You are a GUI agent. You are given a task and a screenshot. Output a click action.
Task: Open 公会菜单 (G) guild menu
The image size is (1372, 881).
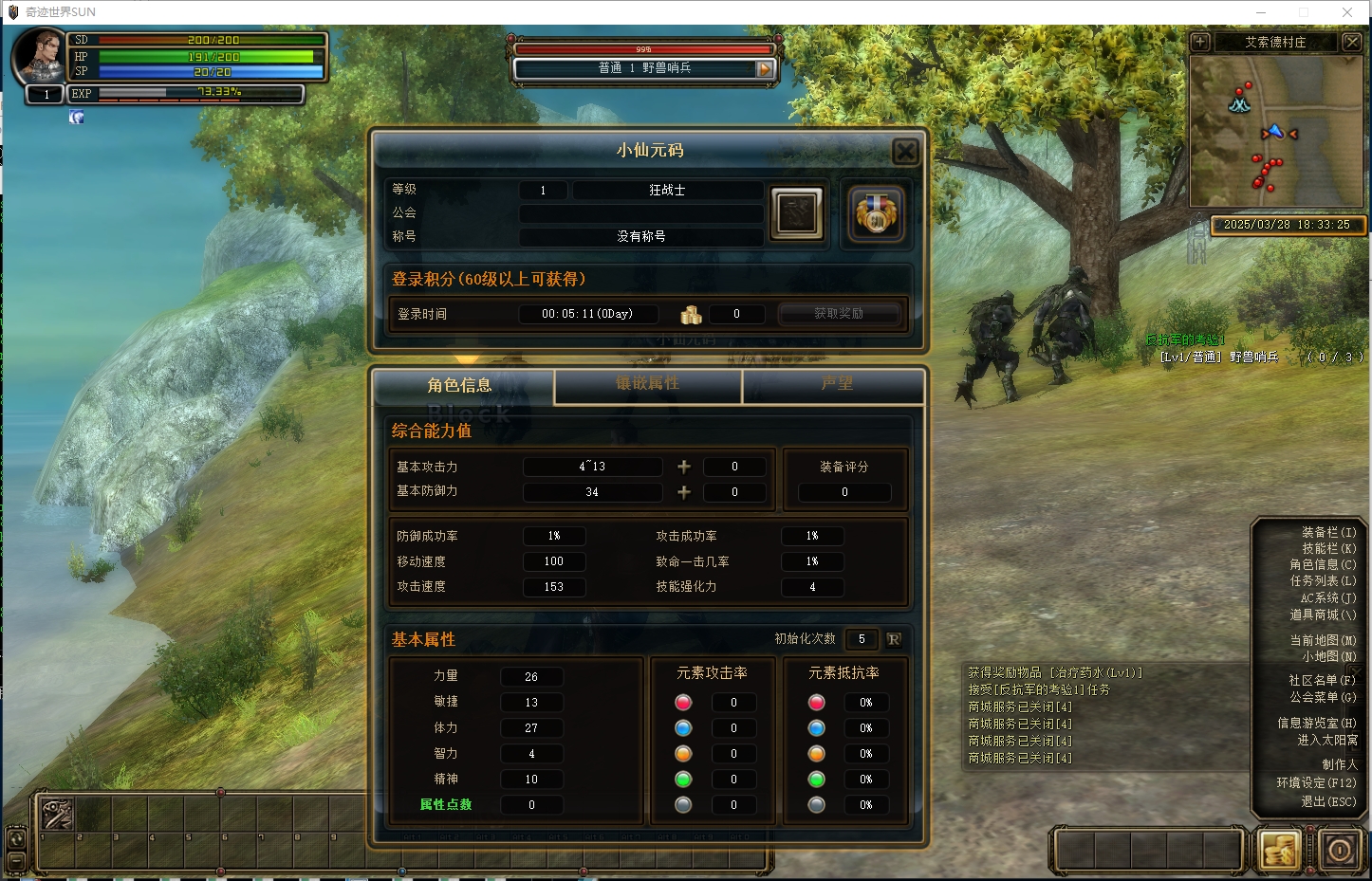[x=1323, y=698]
